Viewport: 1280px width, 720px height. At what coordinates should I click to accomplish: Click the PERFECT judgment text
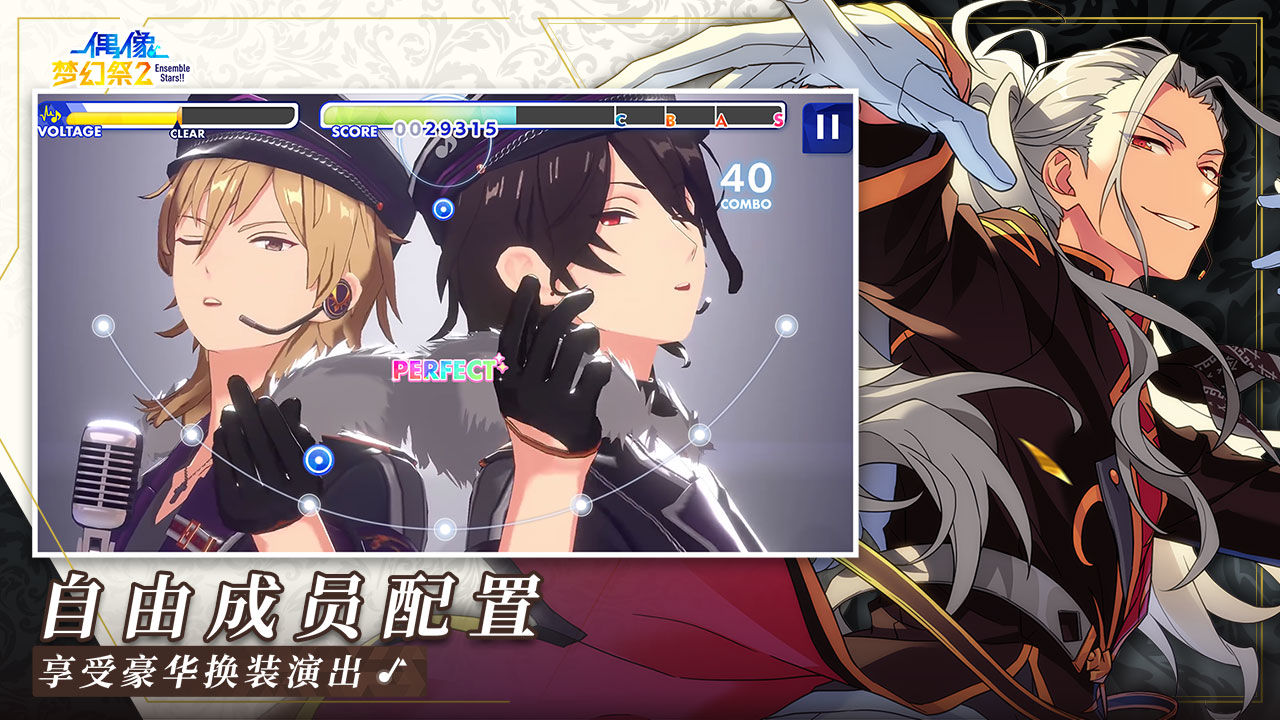pyautogui.click(x=444, y=372)
